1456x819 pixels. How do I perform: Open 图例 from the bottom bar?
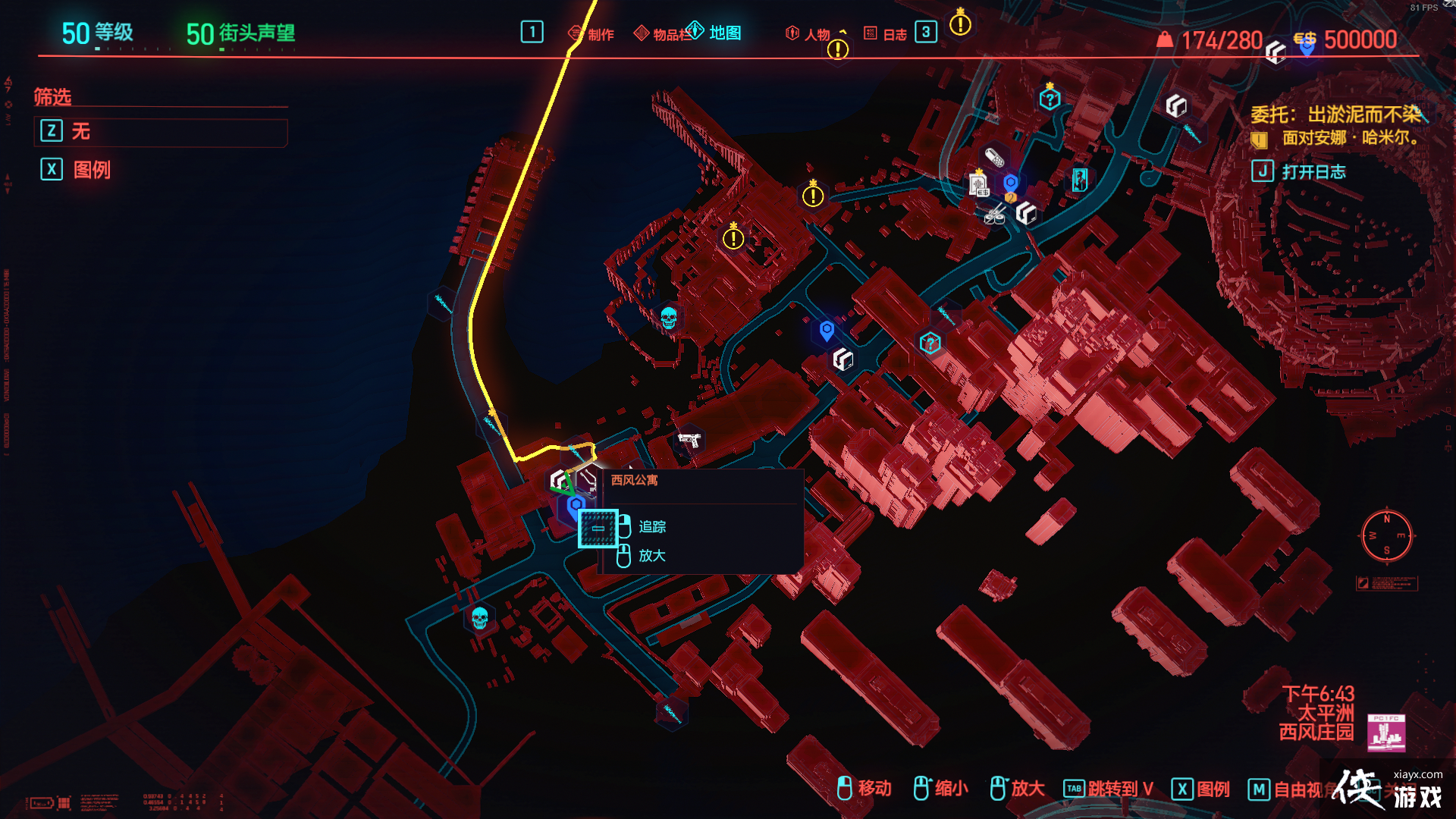click(1201, 789)
